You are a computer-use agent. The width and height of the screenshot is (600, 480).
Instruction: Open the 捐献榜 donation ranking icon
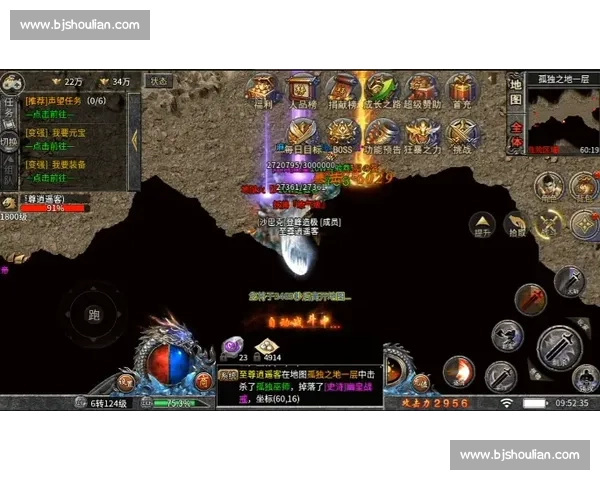(x=342, y=86)
